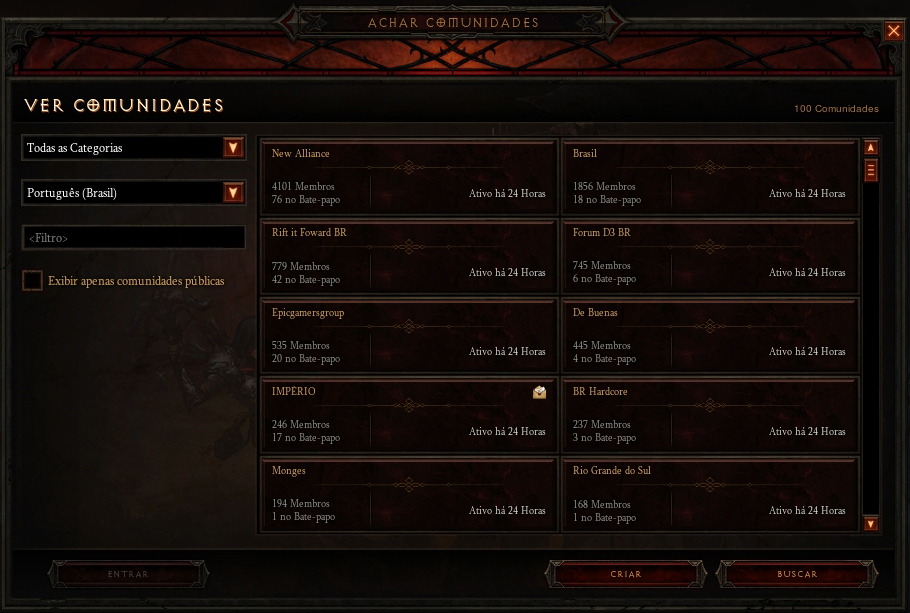Click the scrollbar down arrow

point(871,524)
